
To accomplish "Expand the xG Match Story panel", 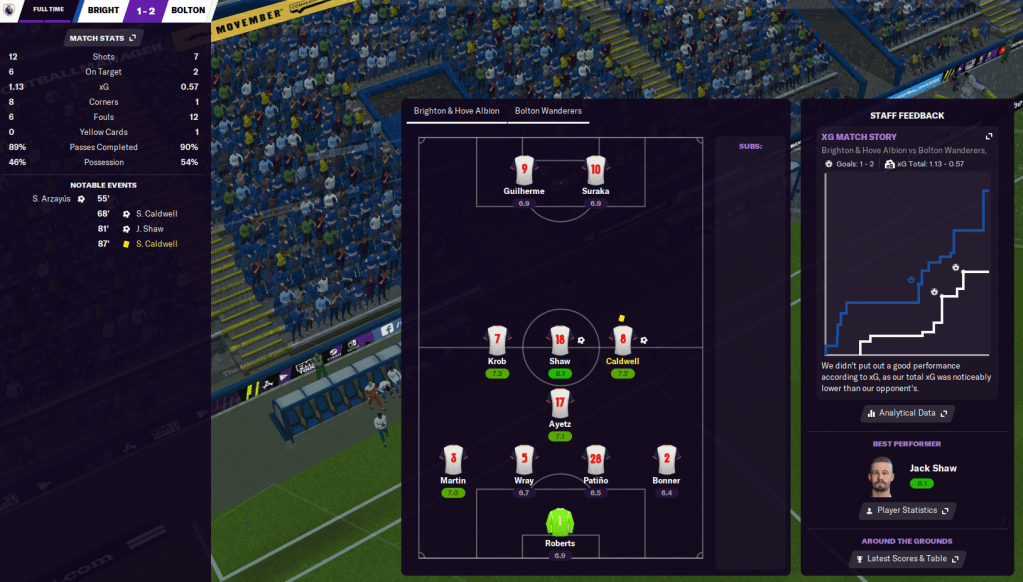I will click(x=989, y=137).
